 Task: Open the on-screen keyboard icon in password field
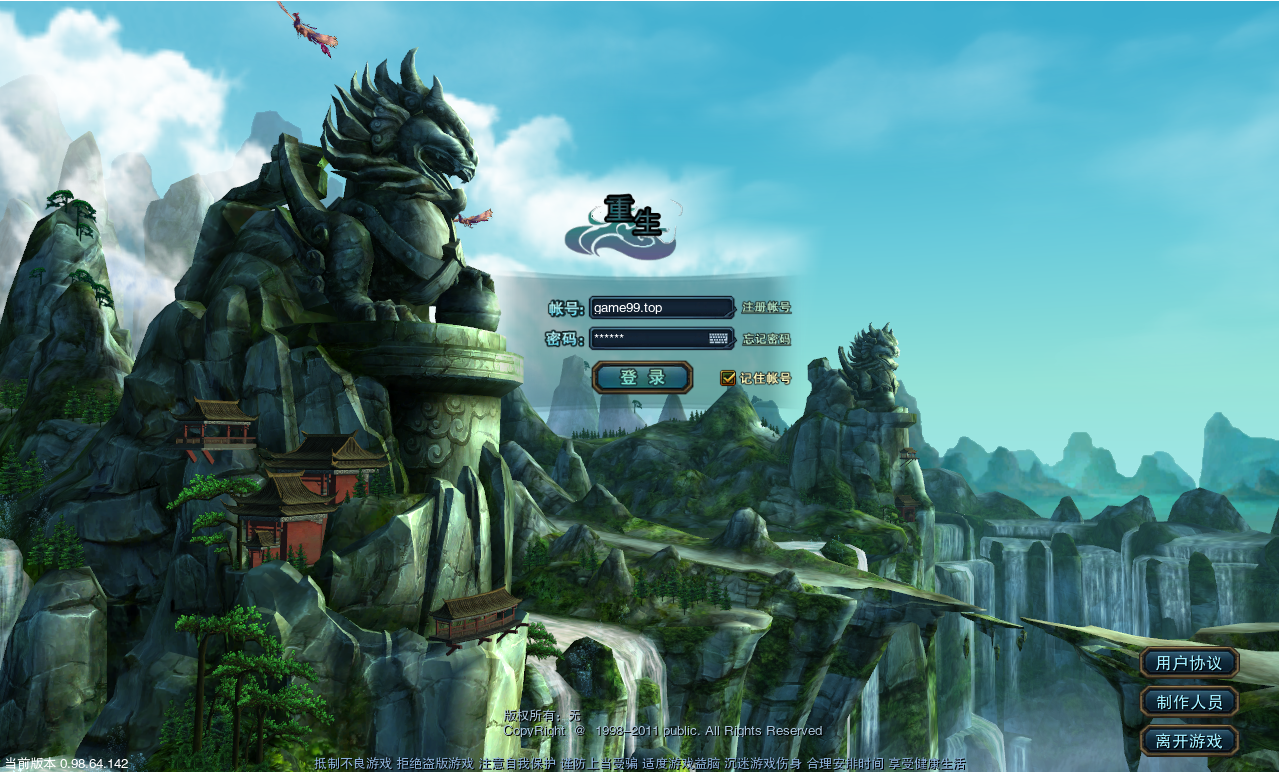pyautogui.click(x=719, y=338)
